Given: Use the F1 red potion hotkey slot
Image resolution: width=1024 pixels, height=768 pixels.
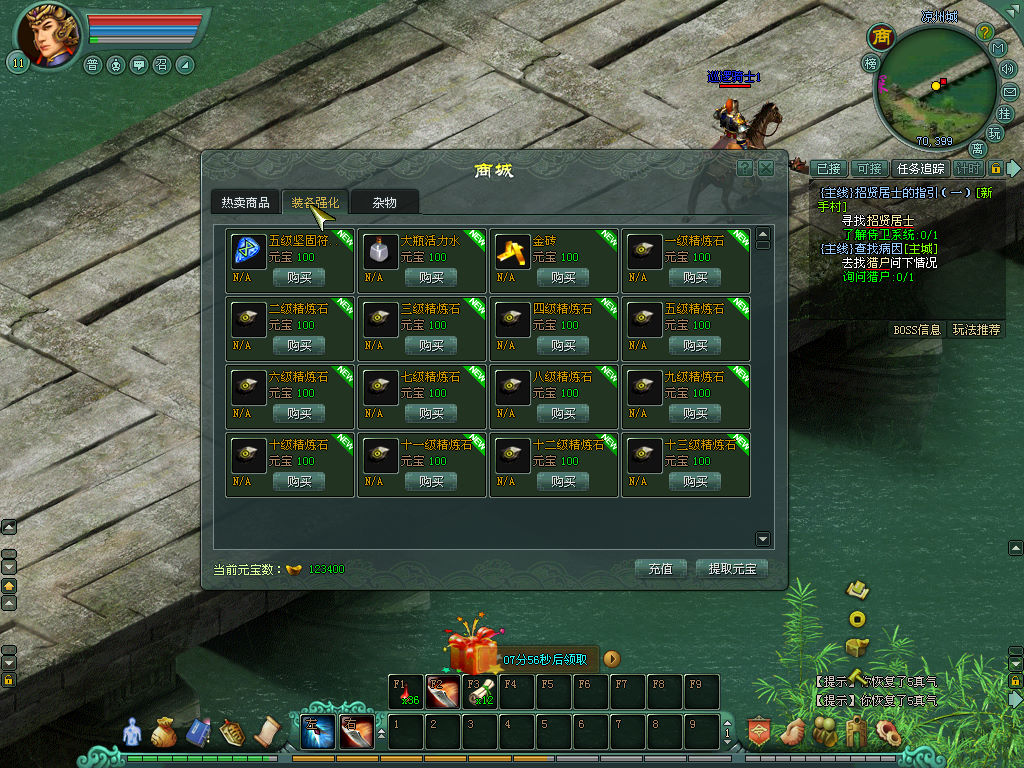Looking at the screenshot, I should [x=406, y=692].
